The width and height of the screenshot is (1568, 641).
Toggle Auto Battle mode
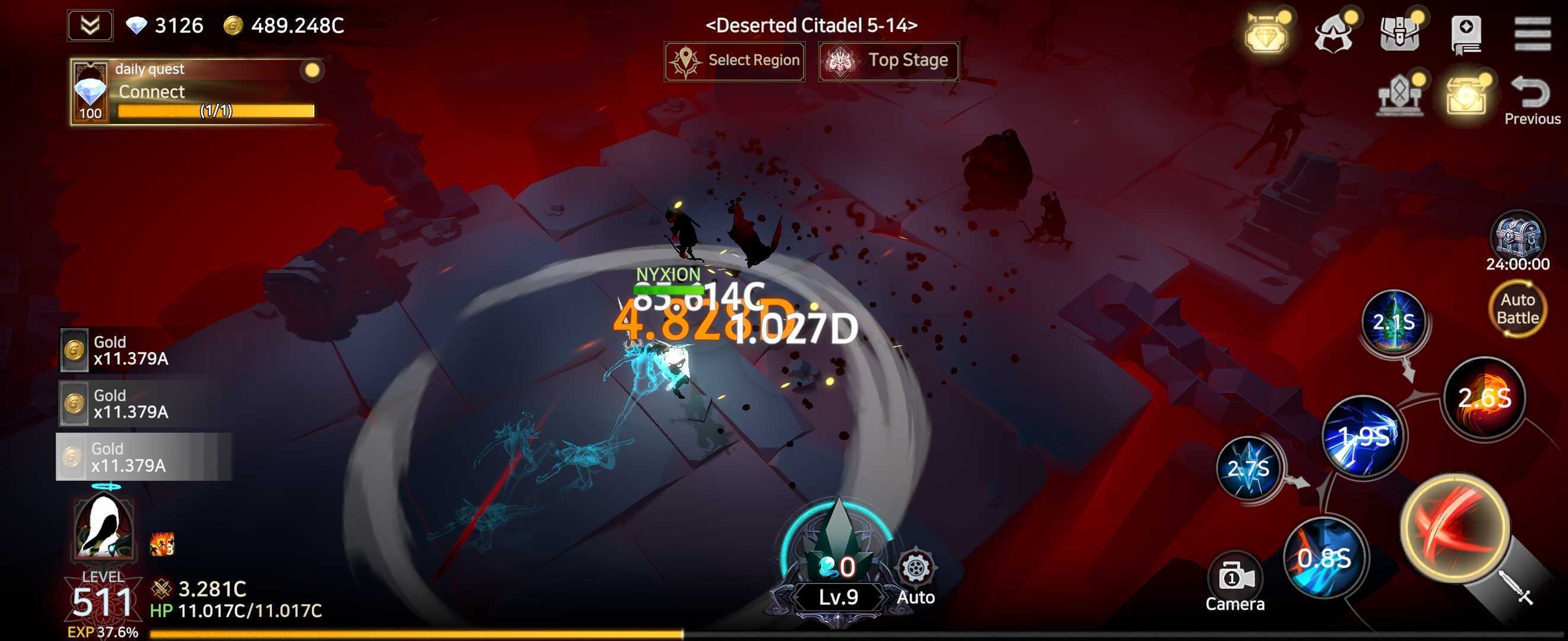[1518, 309]
